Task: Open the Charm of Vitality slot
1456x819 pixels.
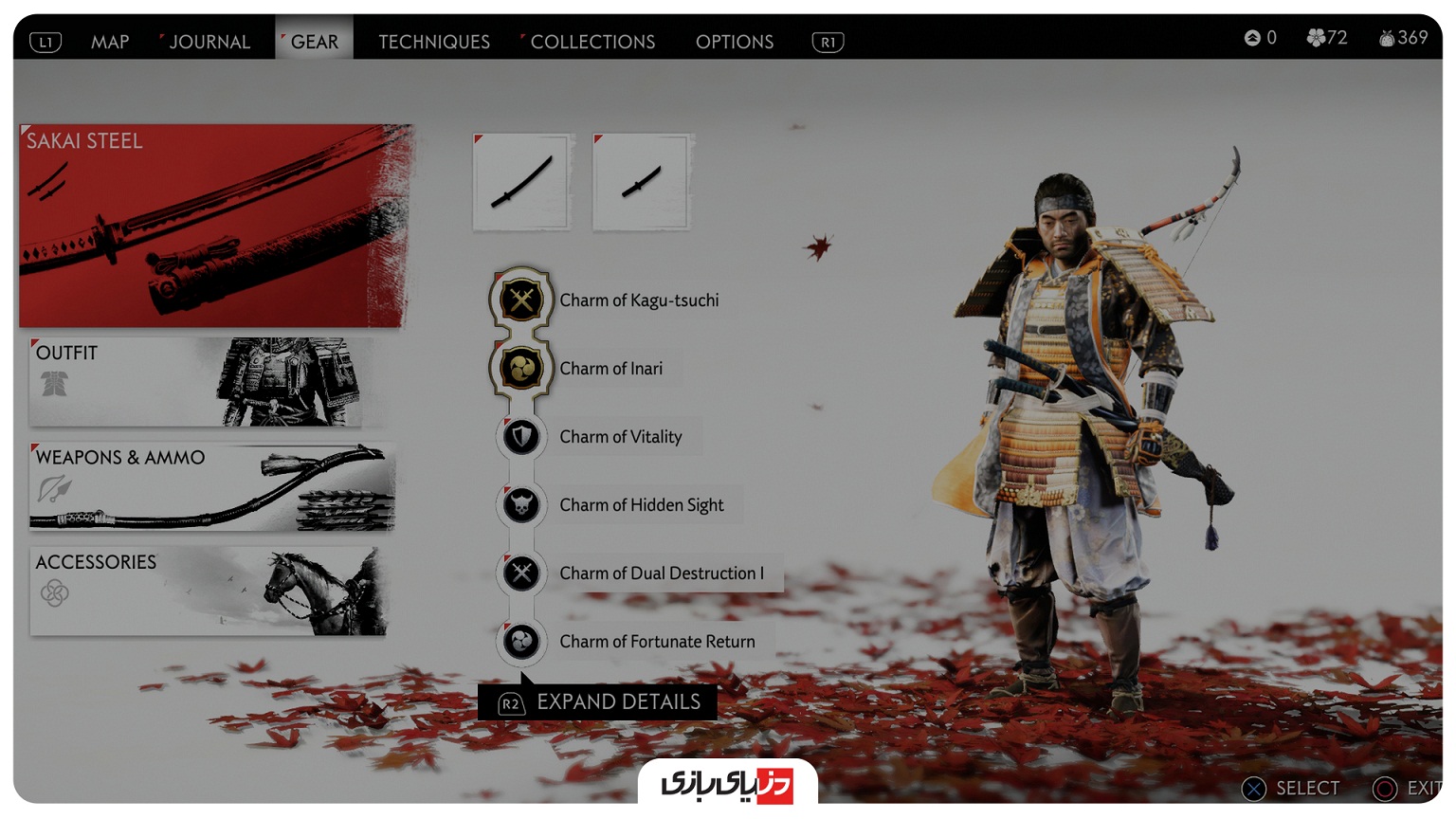Action: point(520,436)
